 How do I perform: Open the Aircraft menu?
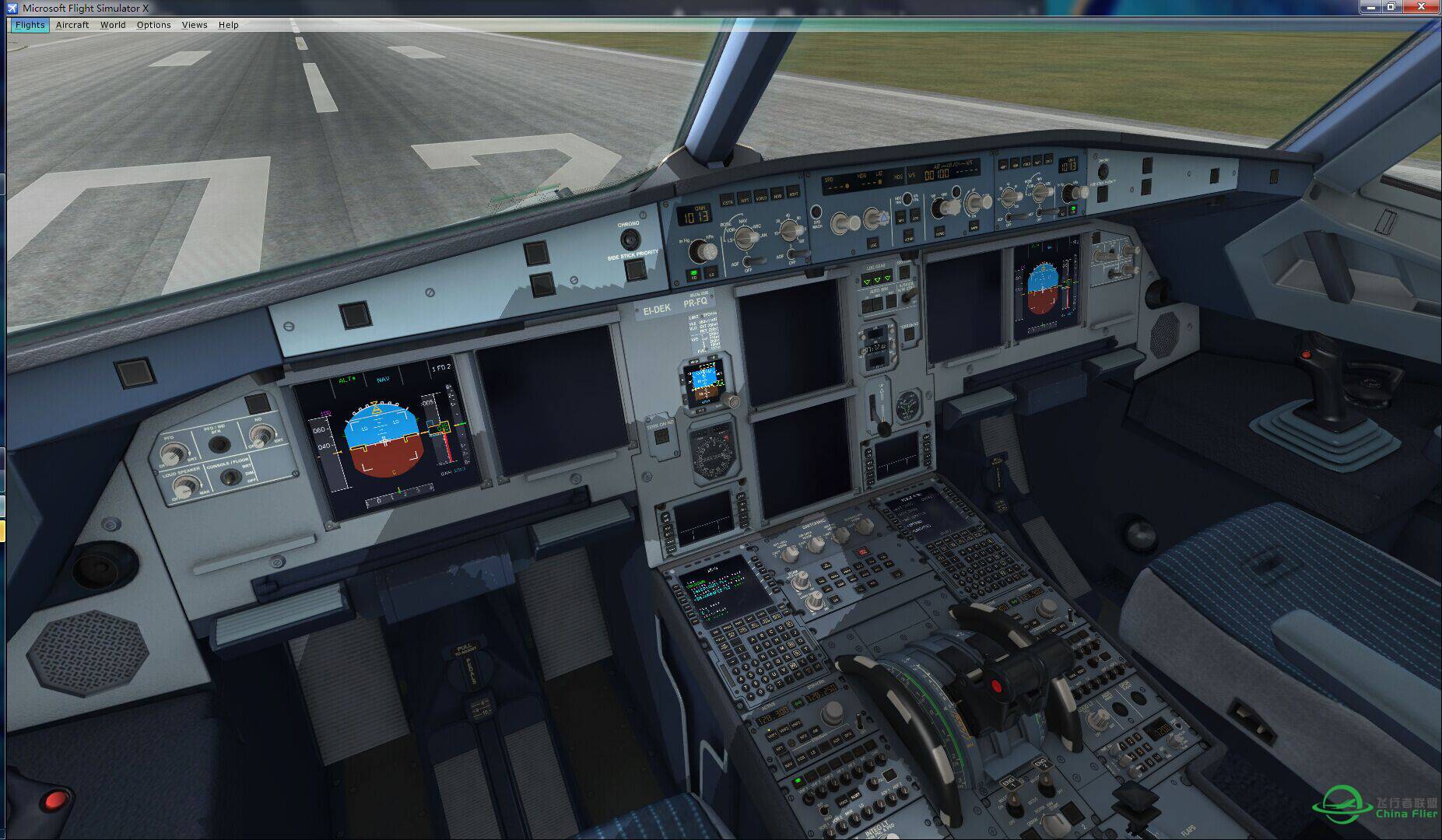(72, 24)
